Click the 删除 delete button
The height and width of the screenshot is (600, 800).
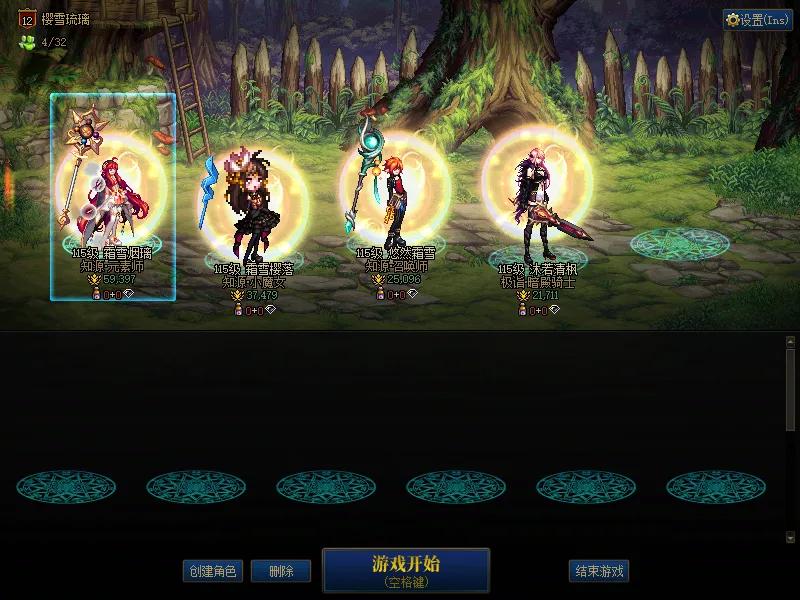[x=280, y=571]
